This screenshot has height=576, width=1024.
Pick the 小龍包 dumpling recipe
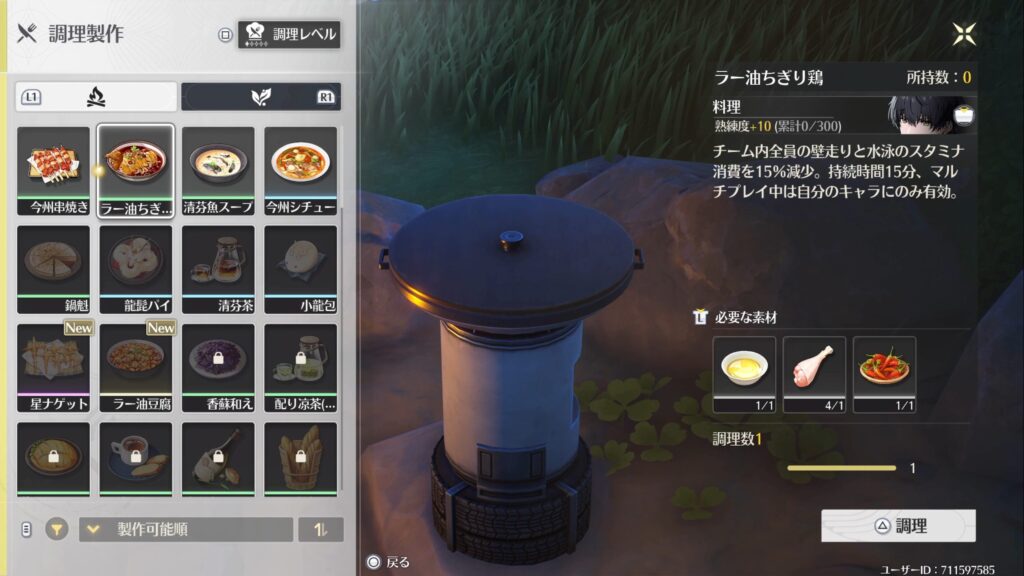coord(300,266)
